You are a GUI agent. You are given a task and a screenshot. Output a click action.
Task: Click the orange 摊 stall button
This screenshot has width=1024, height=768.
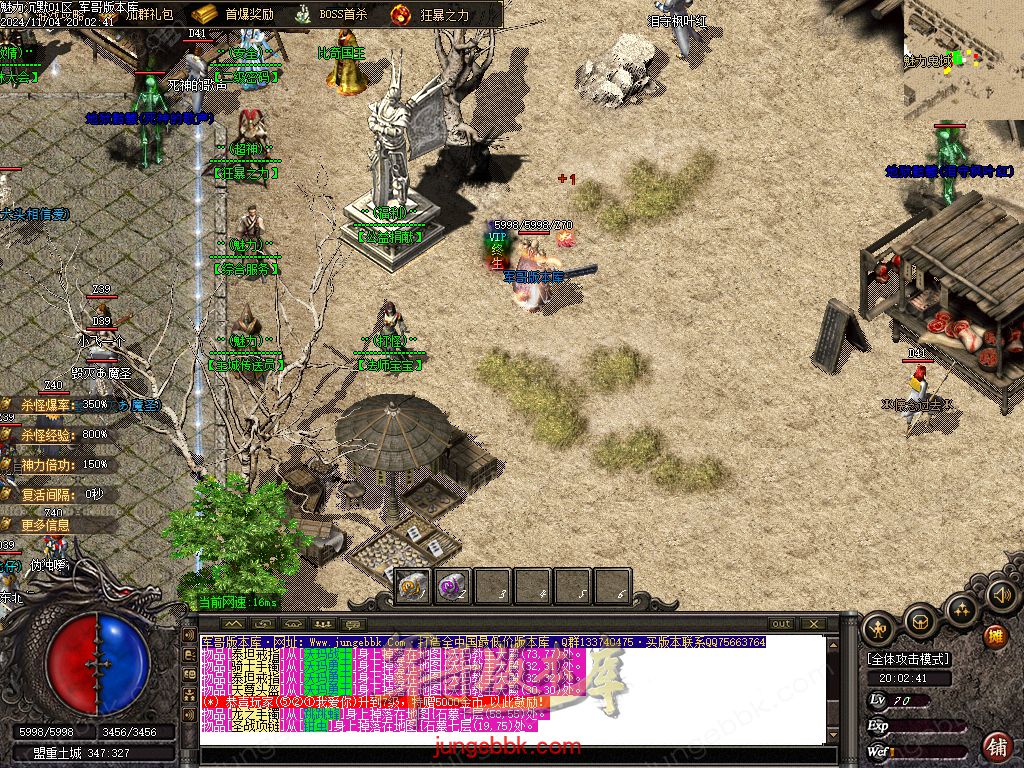pos(994,636)
